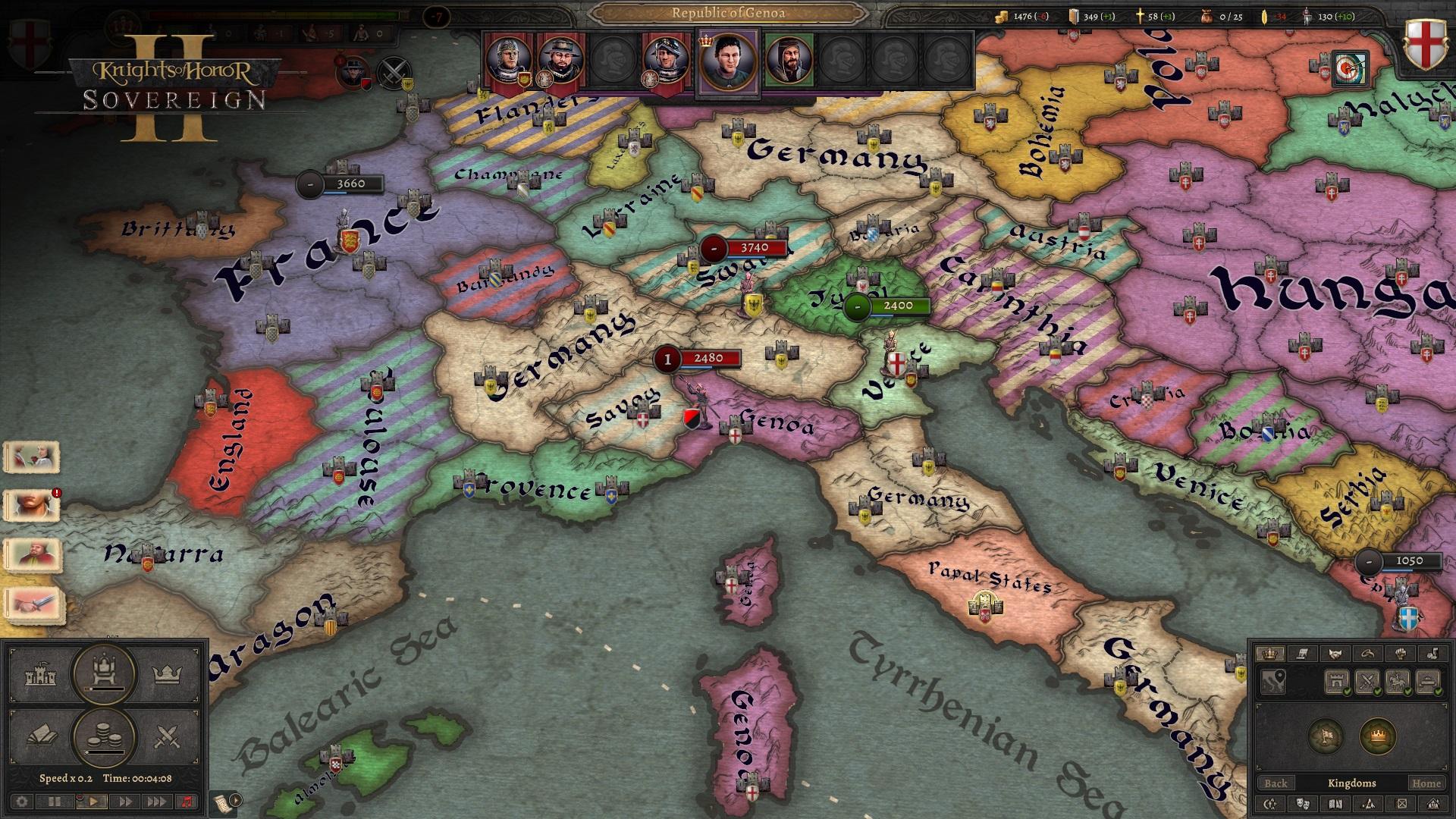Open game settings gear

pos(21,802)
